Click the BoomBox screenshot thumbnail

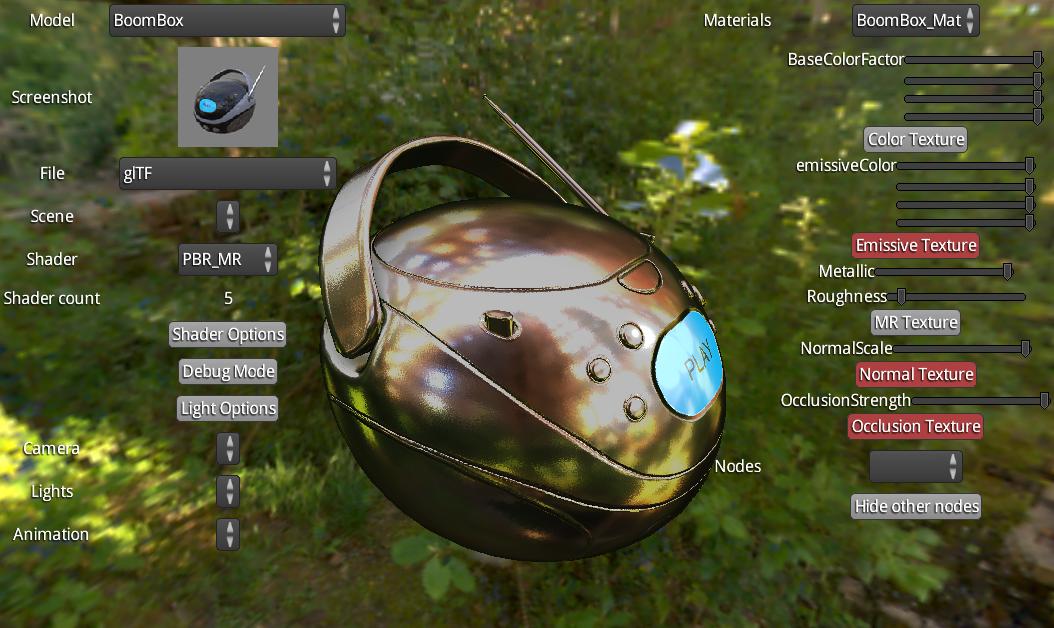coord(228,97)
